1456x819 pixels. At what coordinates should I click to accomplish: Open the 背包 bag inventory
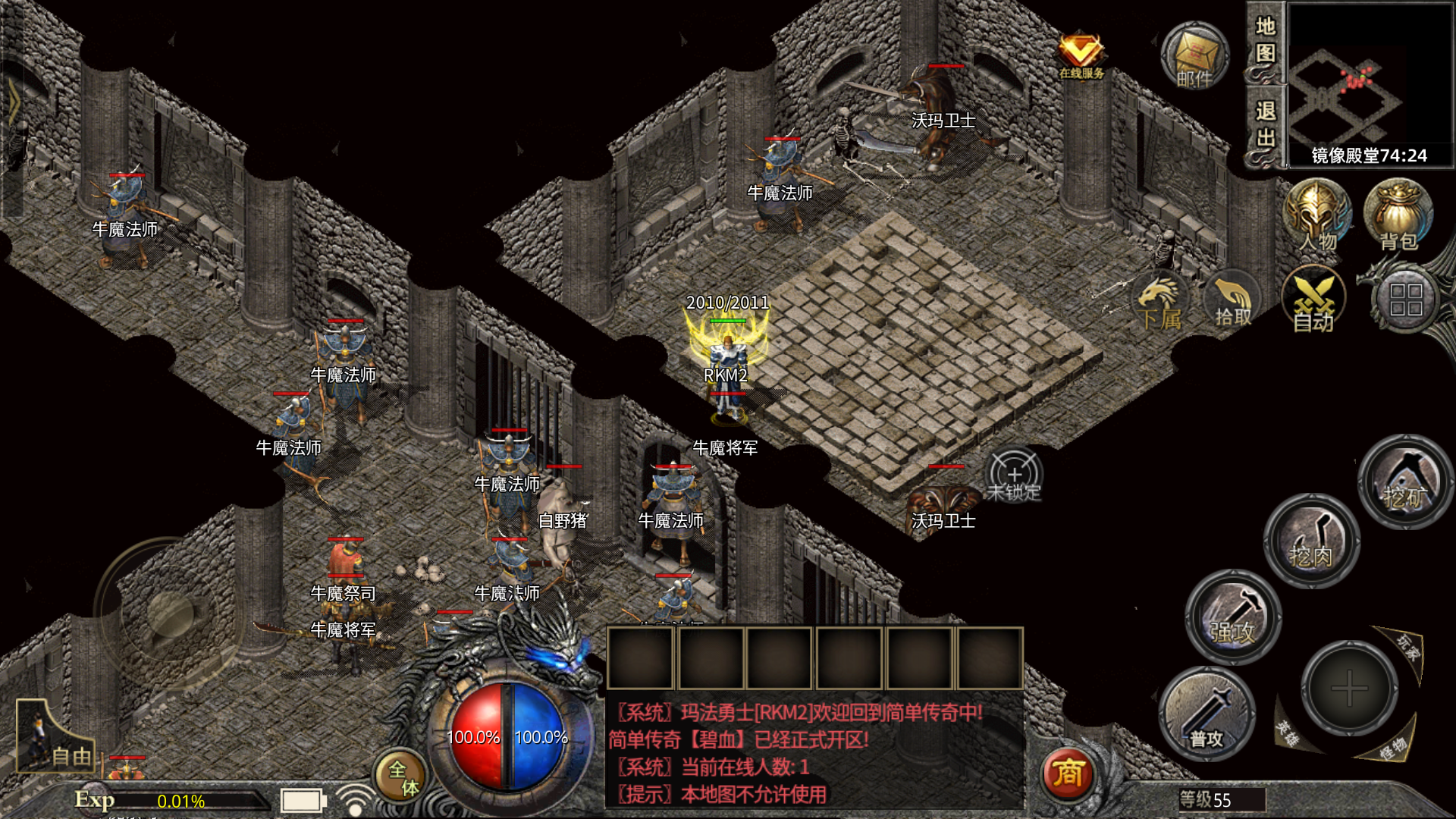[1398, 215]
